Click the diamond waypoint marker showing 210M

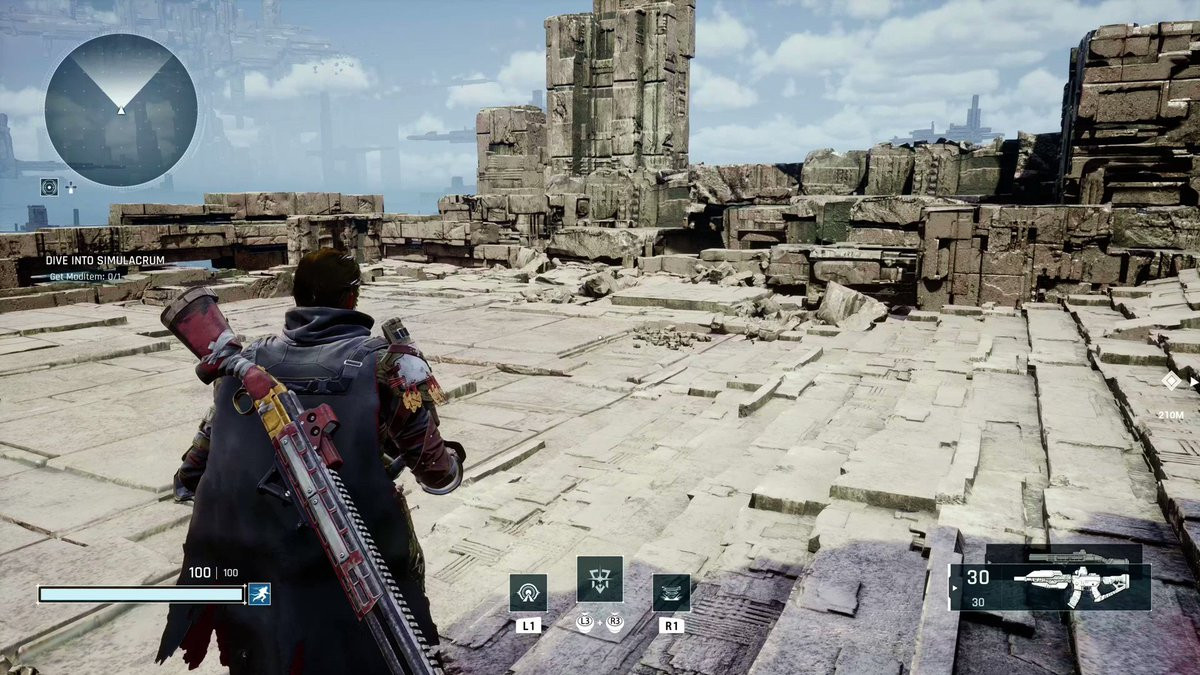1170,380
